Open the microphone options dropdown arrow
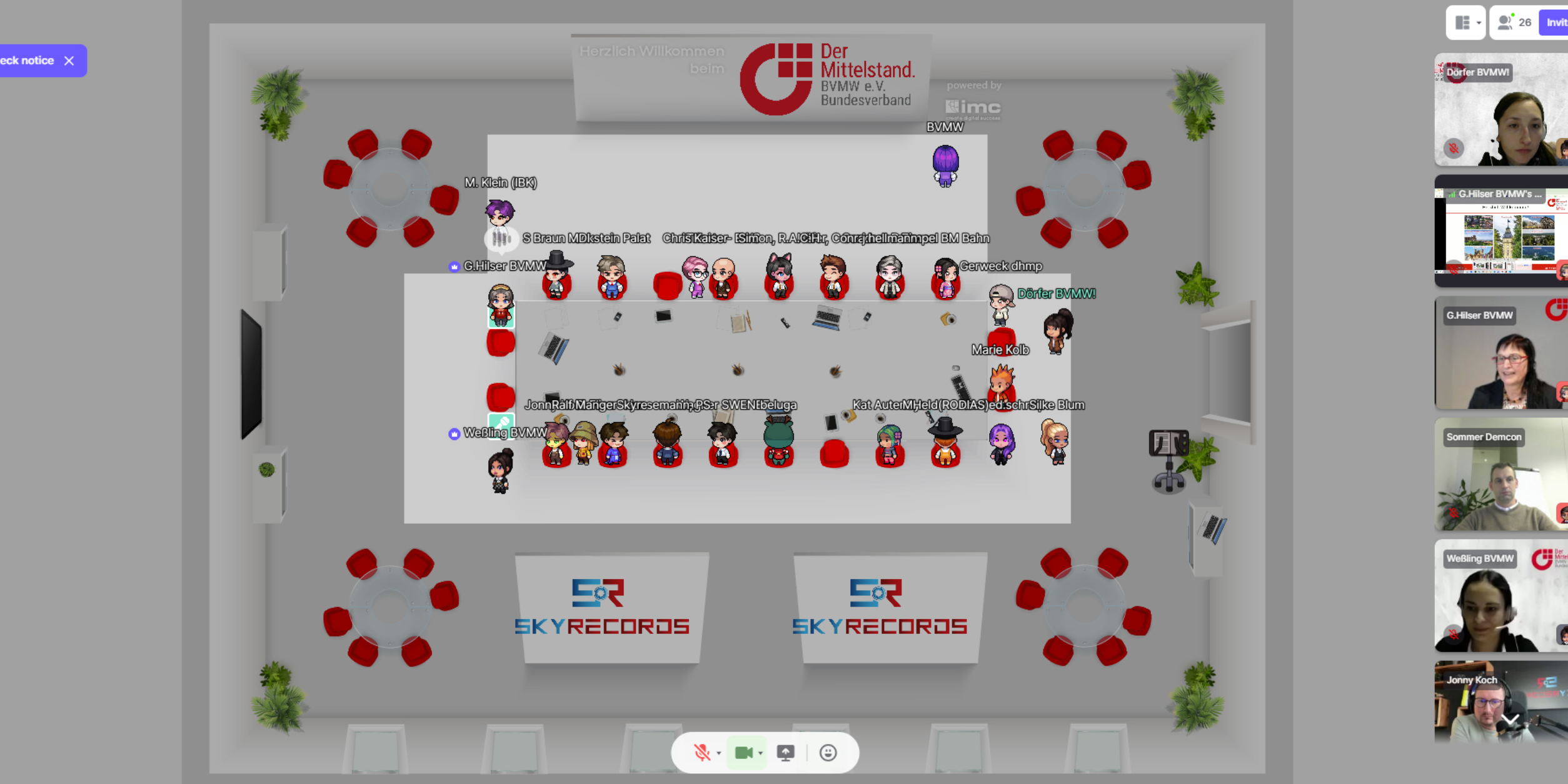 point(719,753)
